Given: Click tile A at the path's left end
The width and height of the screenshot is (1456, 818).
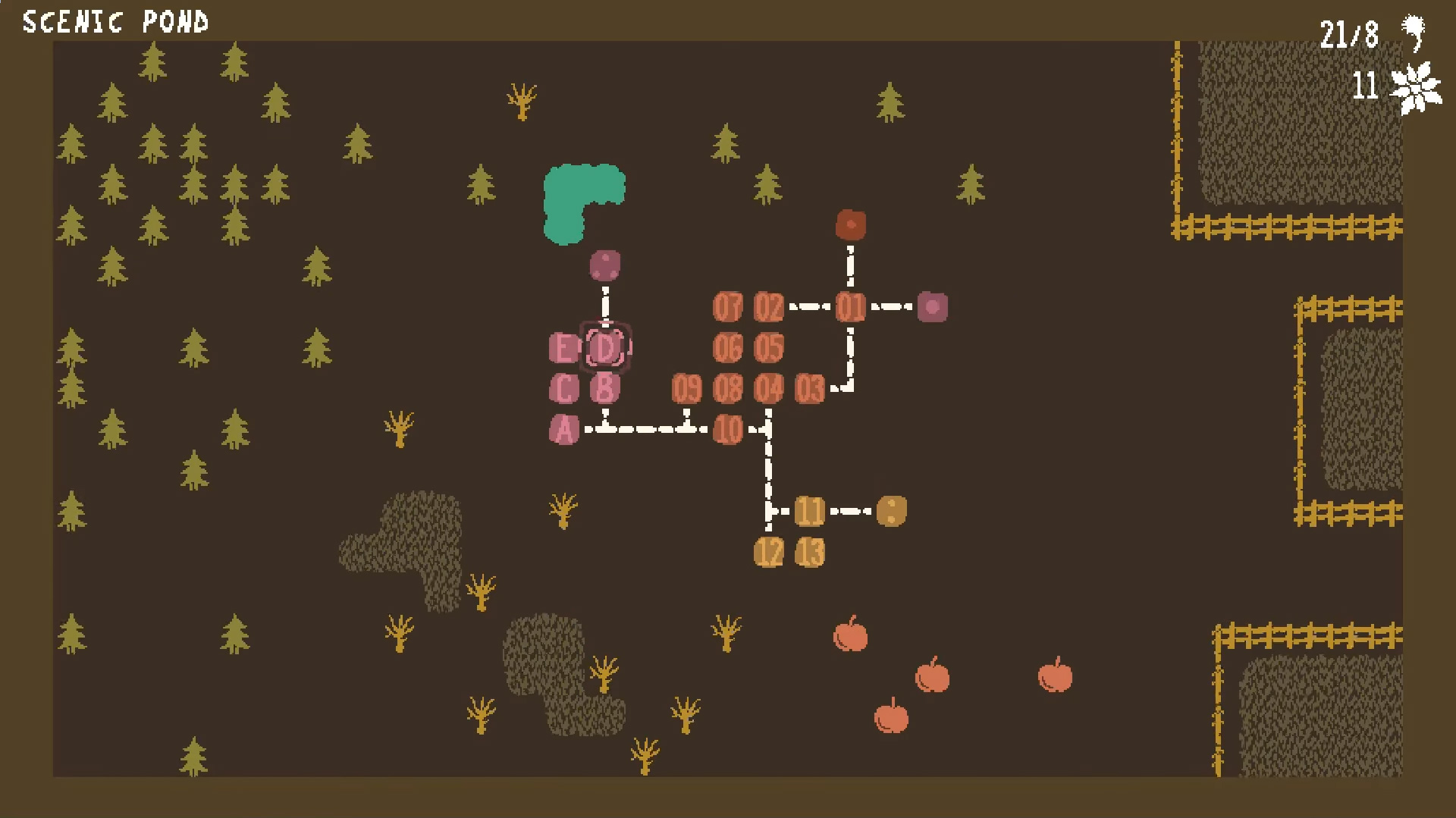Looking at the screenshot, I should pyautogui.click(x=564, y=428).
